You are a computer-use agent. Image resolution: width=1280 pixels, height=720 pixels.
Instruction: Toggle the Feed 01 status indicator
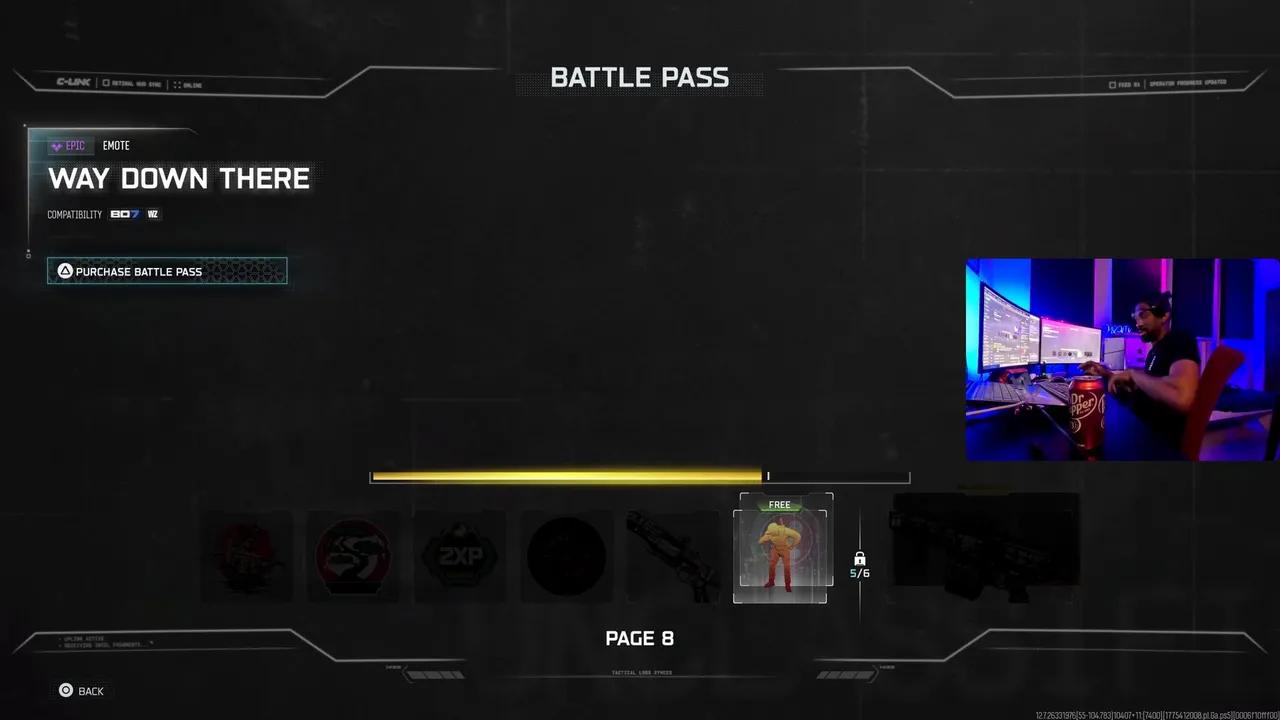[1112, 84]
